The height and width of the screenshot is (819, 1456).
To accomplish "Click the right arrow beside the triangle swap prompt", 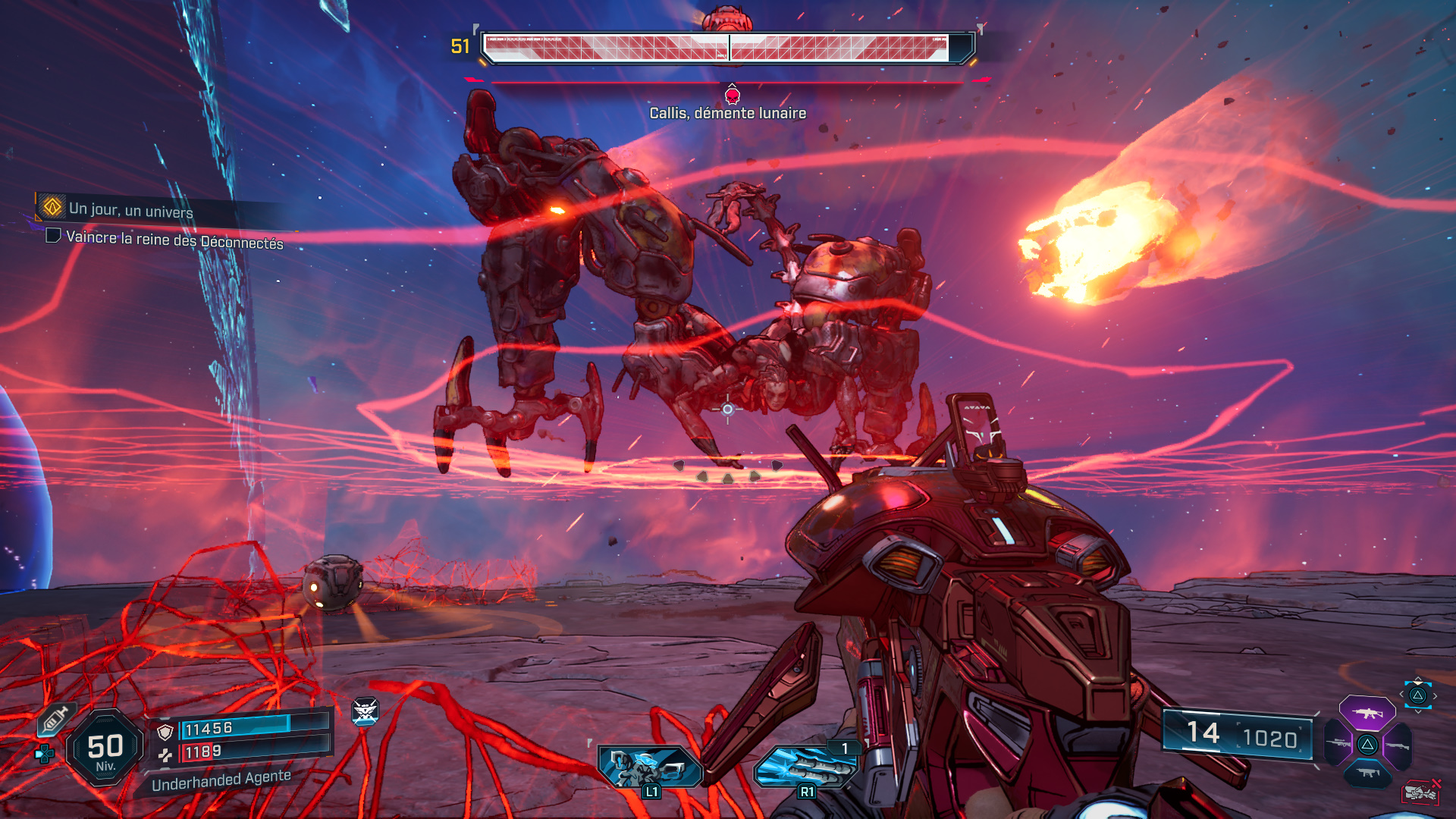I will coord(1435,695).
